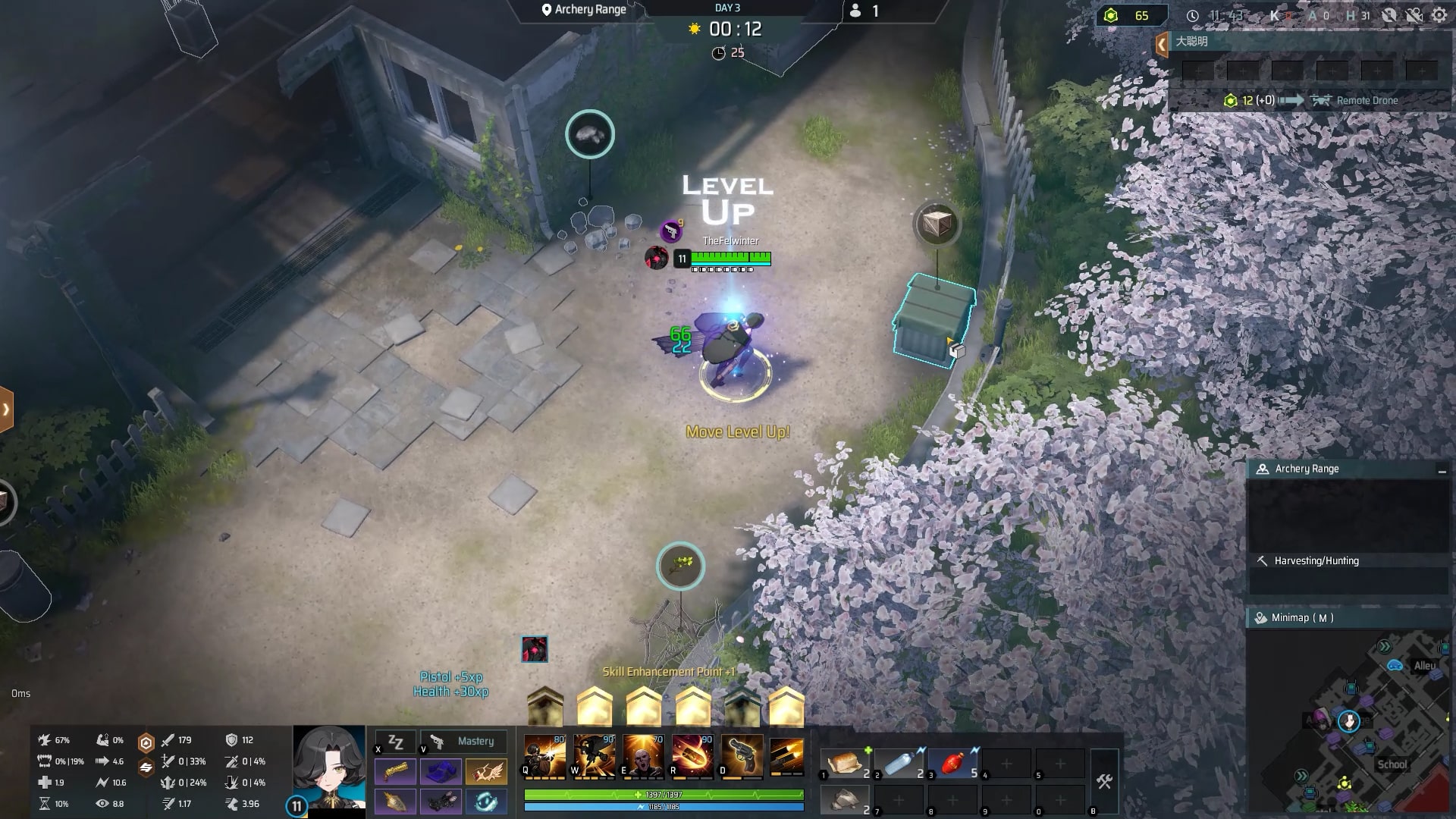Open the Pistol Mastery panel
Viewport: 1456px width, 819px height.
(464, 741)
